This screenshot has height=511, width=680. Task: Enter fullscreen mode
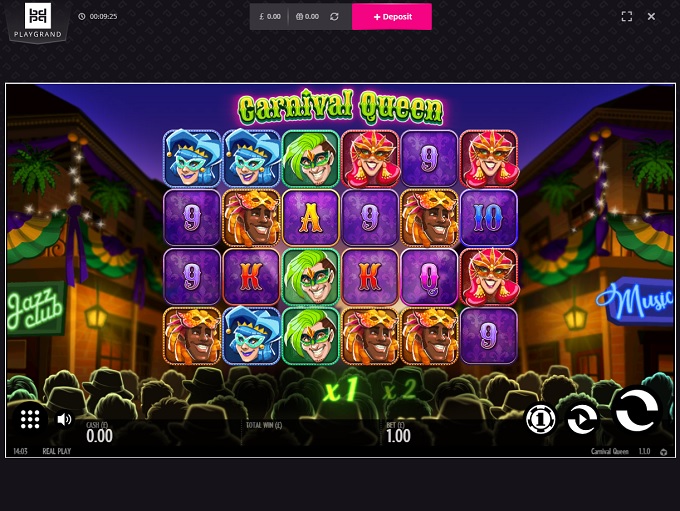tap(627, 17)
